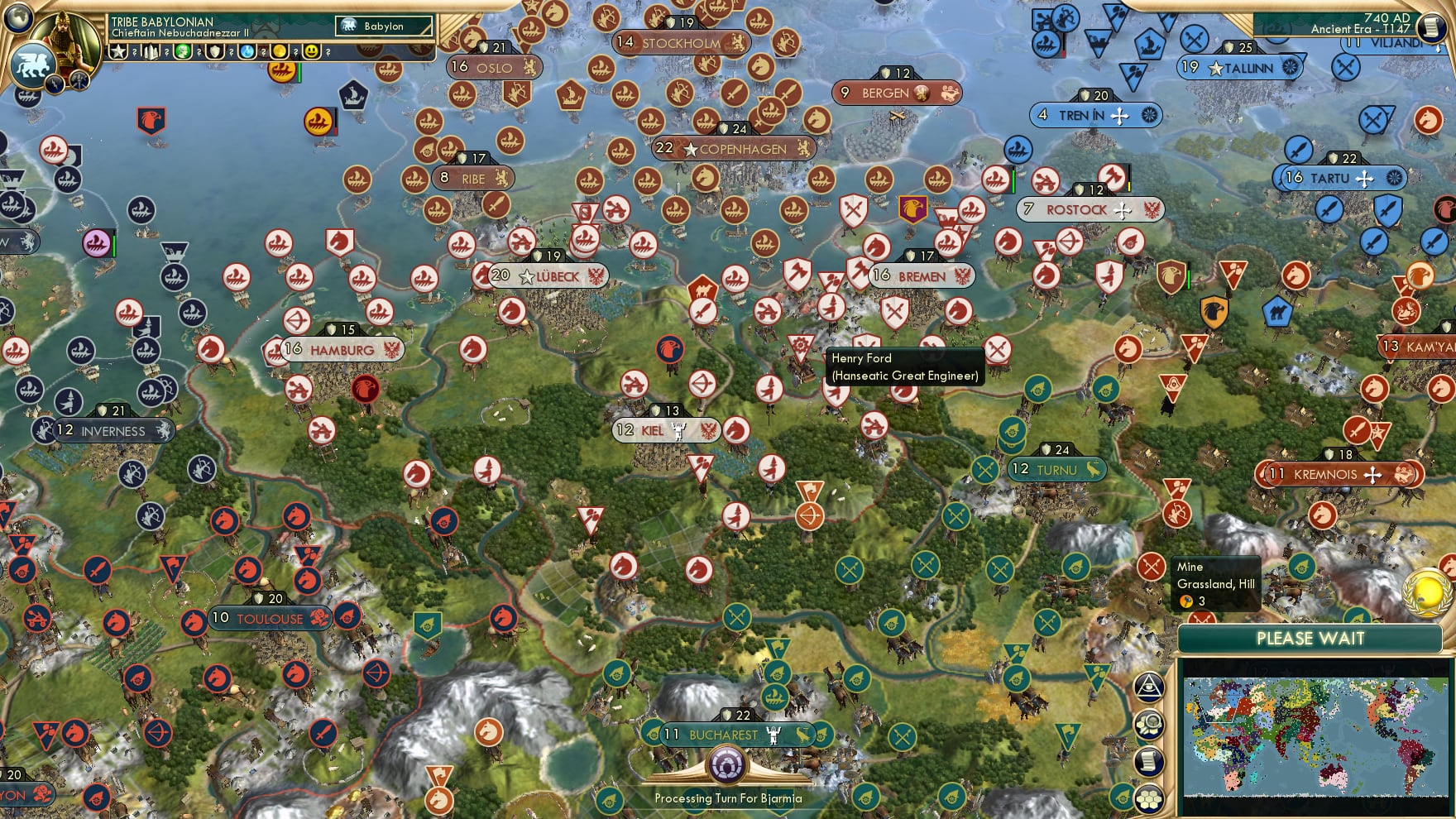
Task: Open the yellow globe notification
Action: coord(1426,591)
